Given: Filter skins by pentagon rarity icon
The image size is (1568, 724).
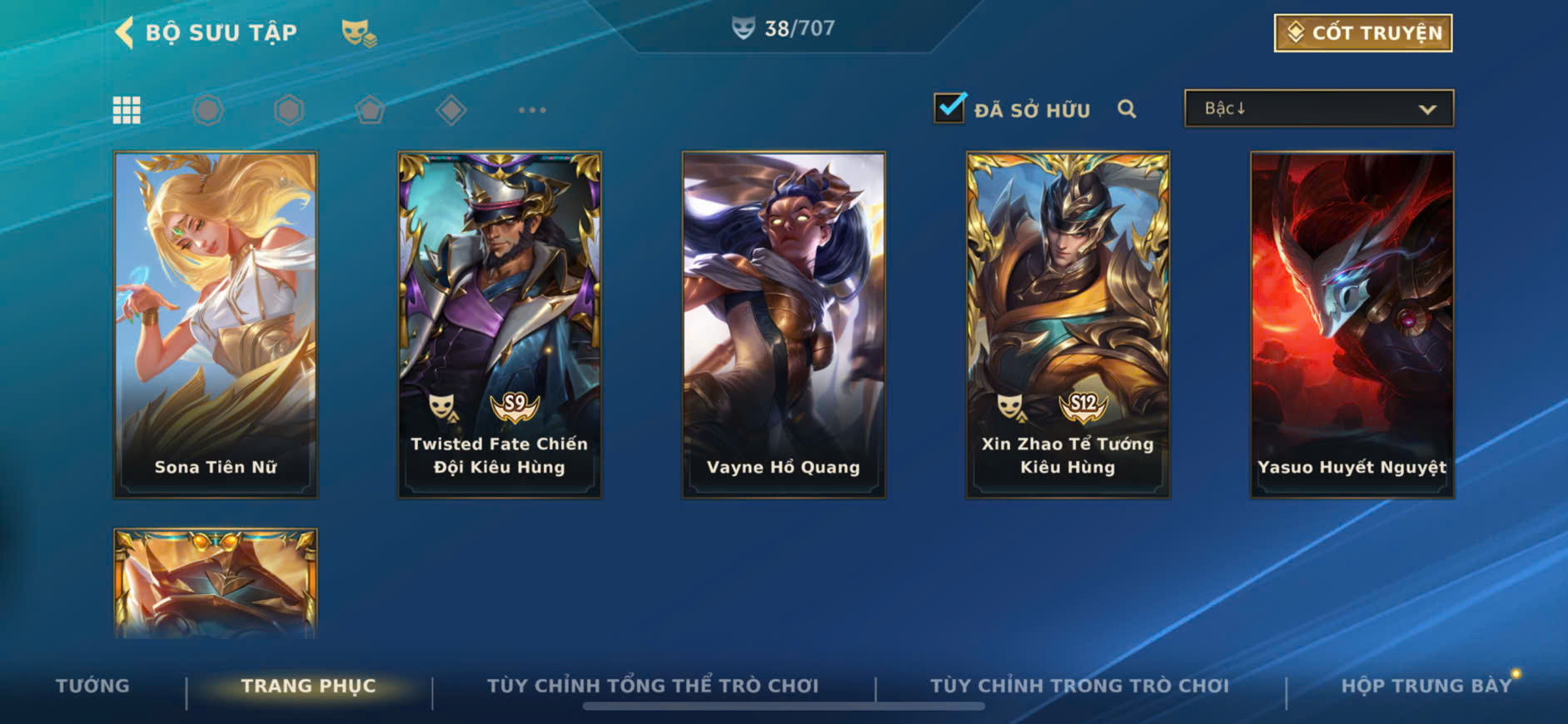Looking at the screenshot, I should coord(370,110).
